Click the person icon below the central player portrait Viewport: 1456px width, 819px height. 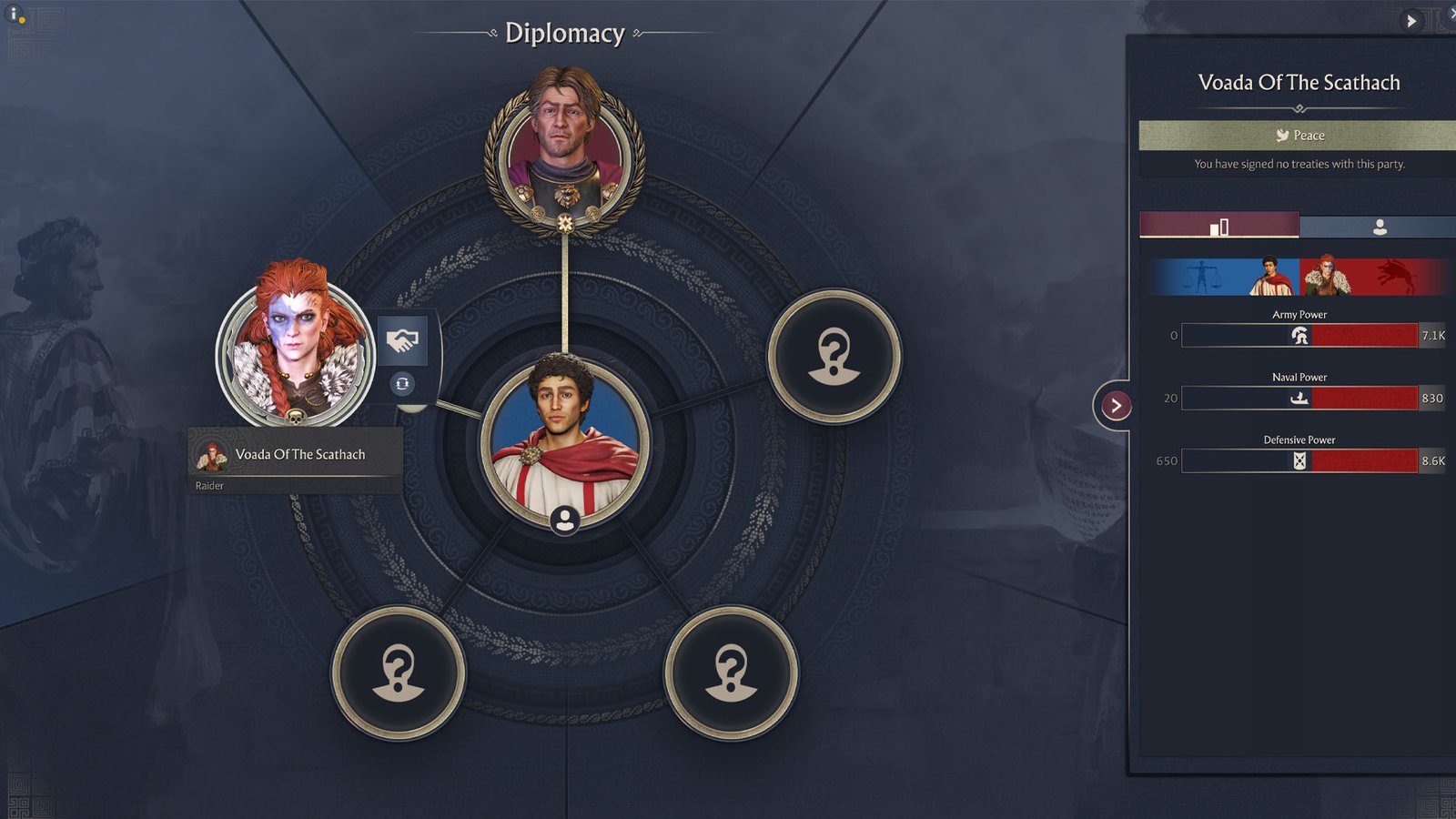click(564, 519)
